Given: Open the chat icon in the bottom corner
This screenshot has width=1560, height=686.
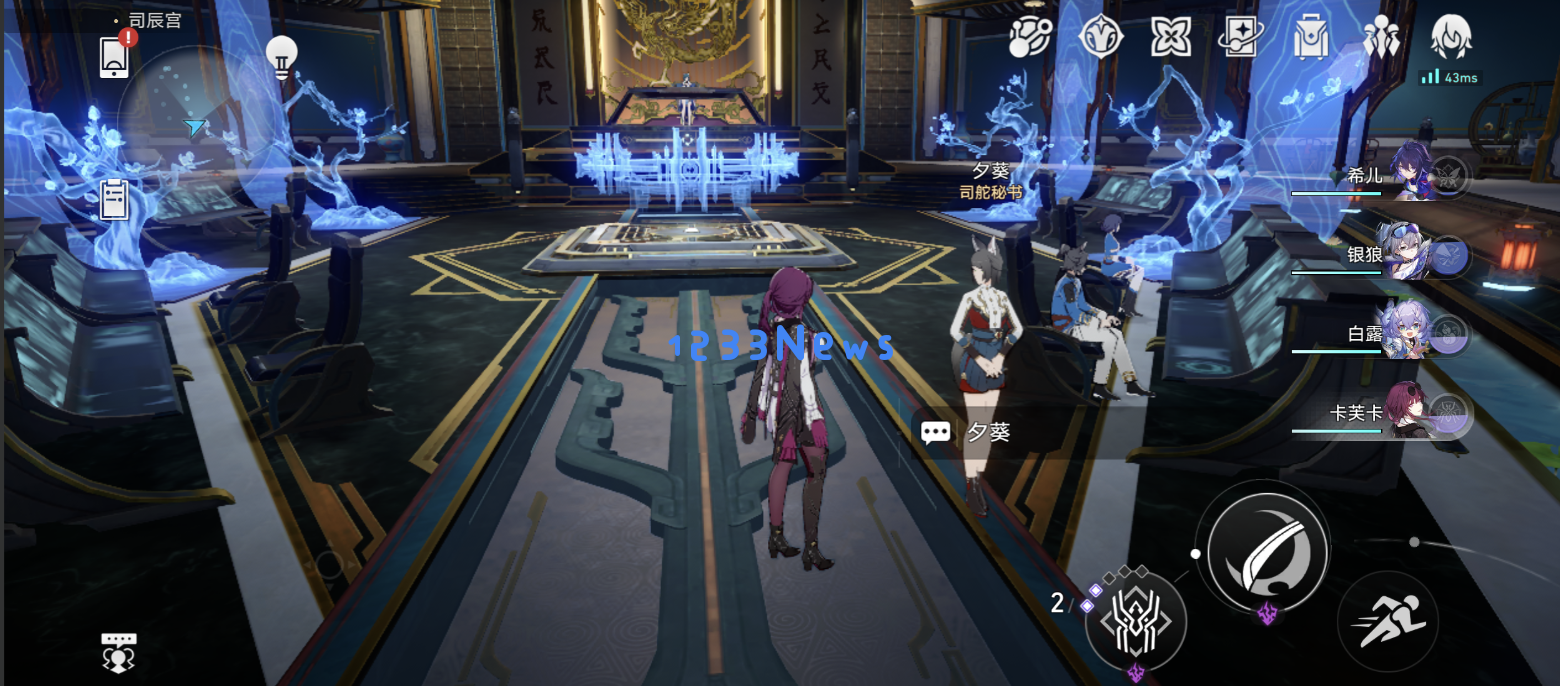Looking at the screenshot, I should 119,652.
